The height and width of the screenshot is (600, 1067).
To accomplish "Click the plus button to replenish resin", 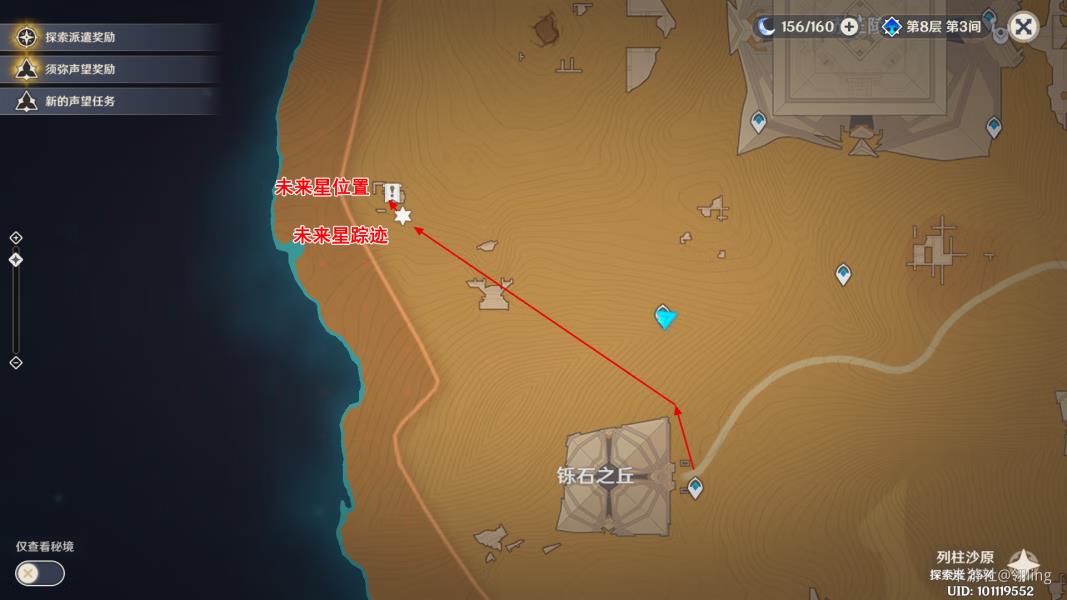I will [x=849, y=27].
